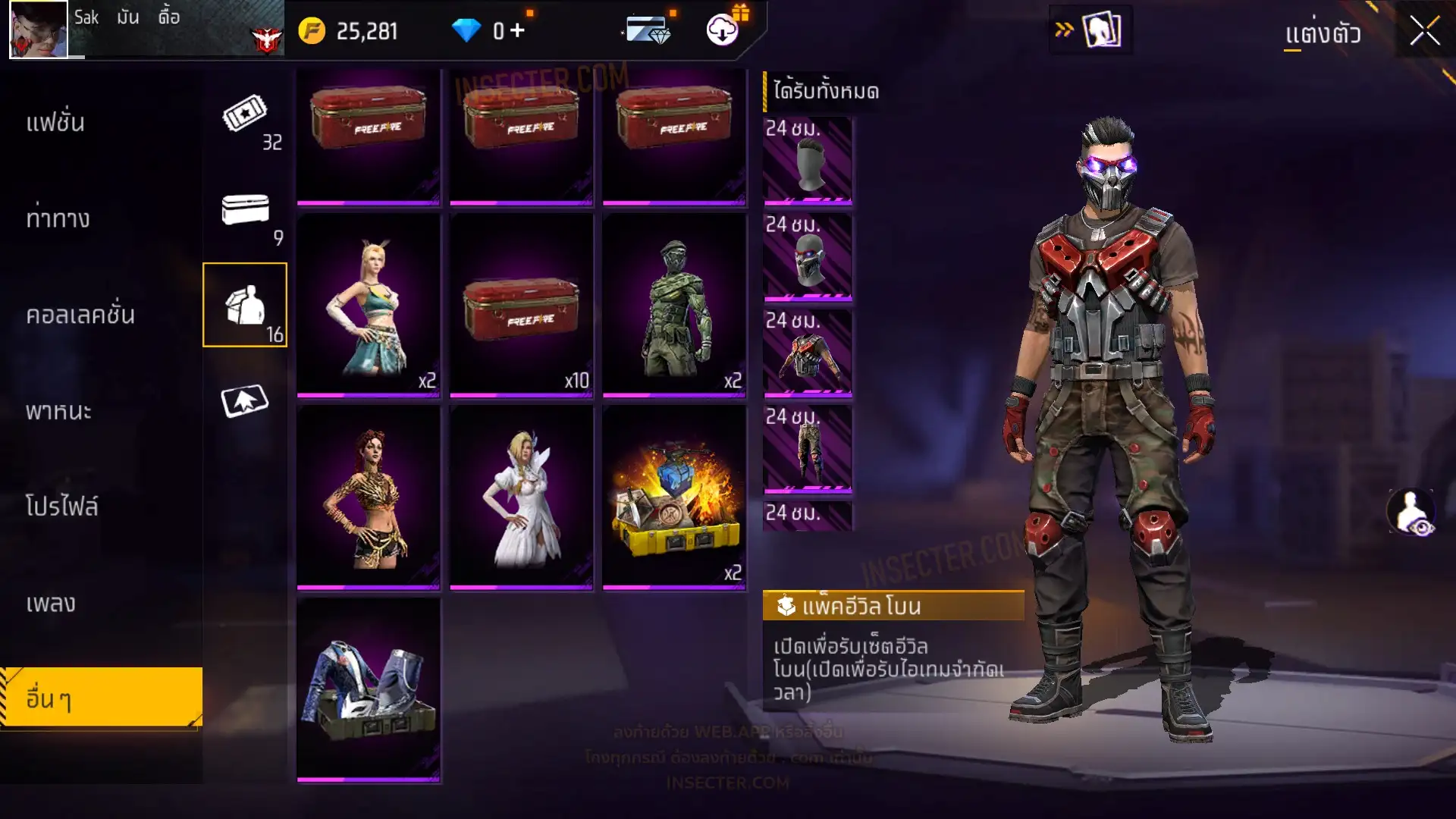Close the vault with the X button
This screenshot has height=819, width=1456.
pos(1424,32)
